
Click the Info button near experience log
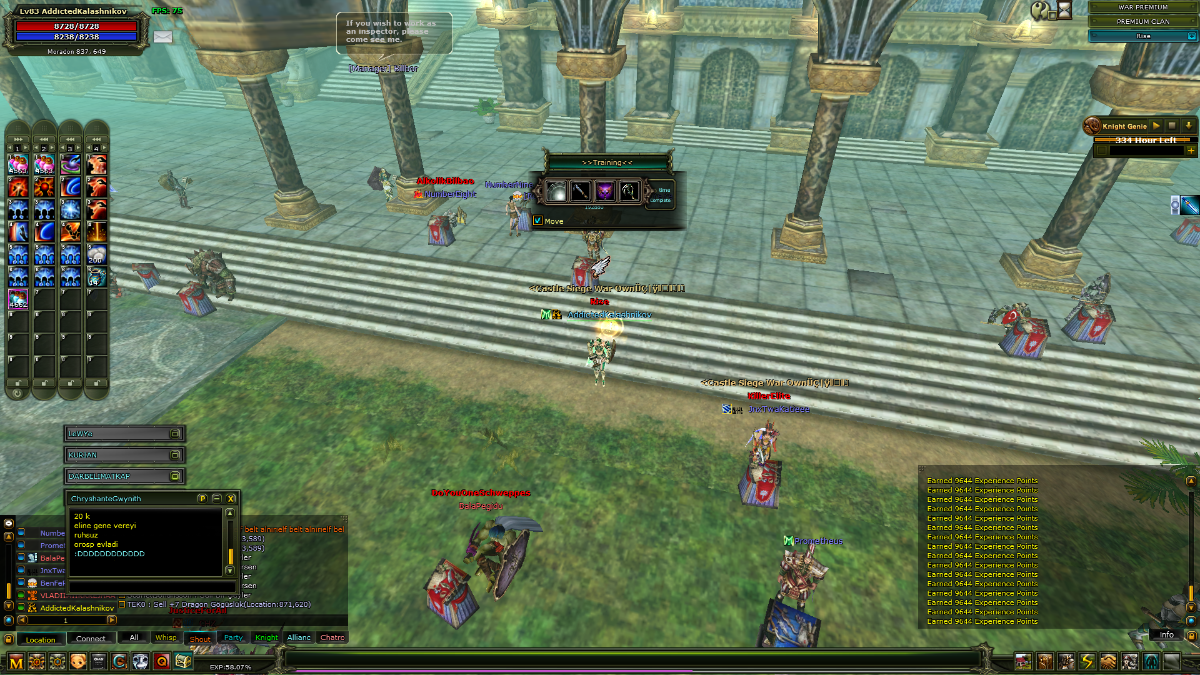pyautogui.click(x=1167, y=634)
